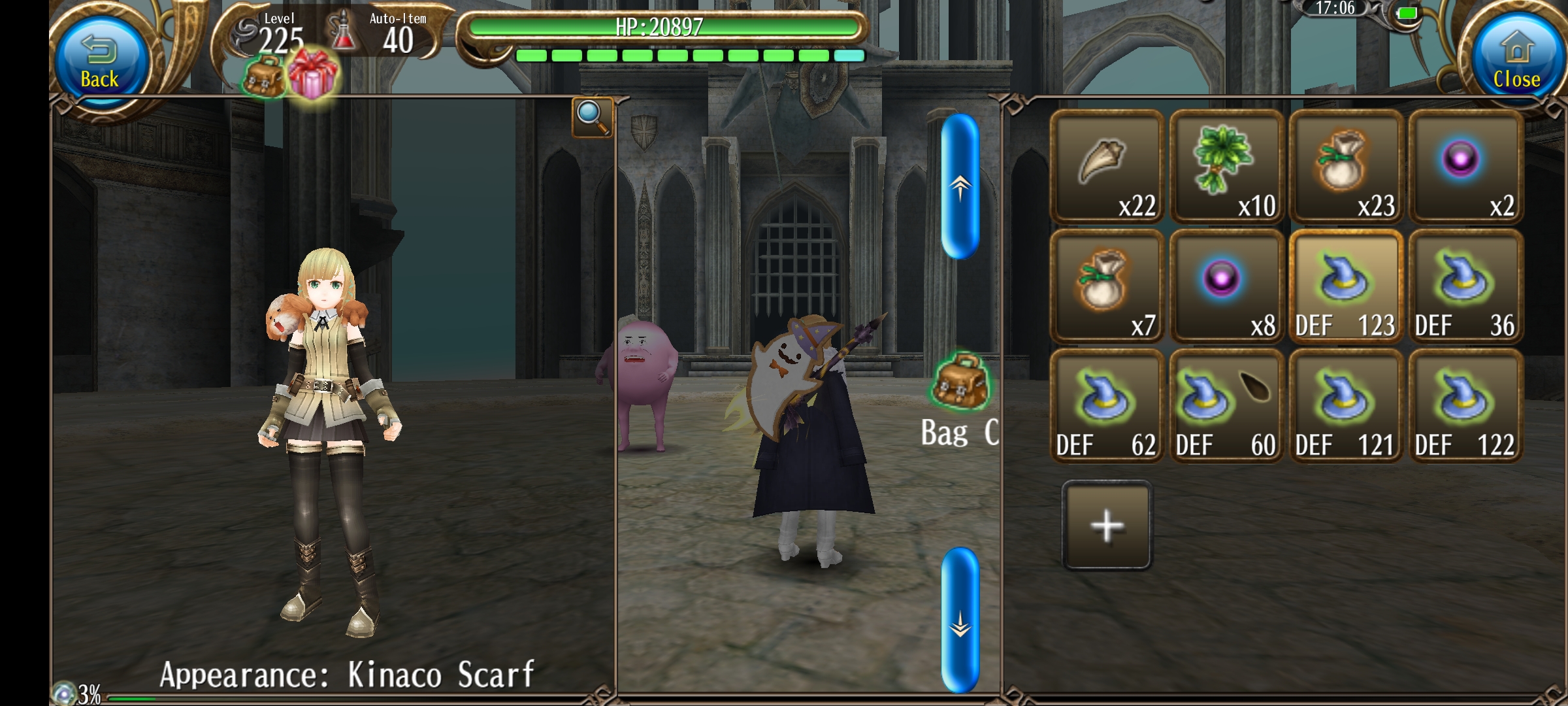The image size is (1568, 706).
Task: Select the wizard hat with DEF 122
Action: (1465, 406)
